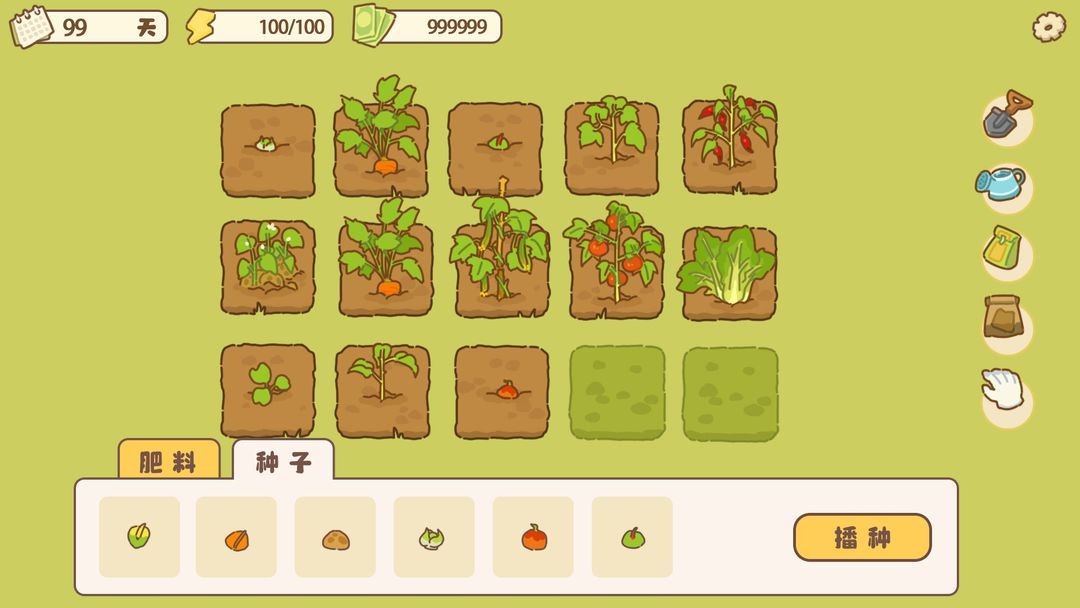
Task: Pick the blue watering can tool
Action: [1003, 184]
